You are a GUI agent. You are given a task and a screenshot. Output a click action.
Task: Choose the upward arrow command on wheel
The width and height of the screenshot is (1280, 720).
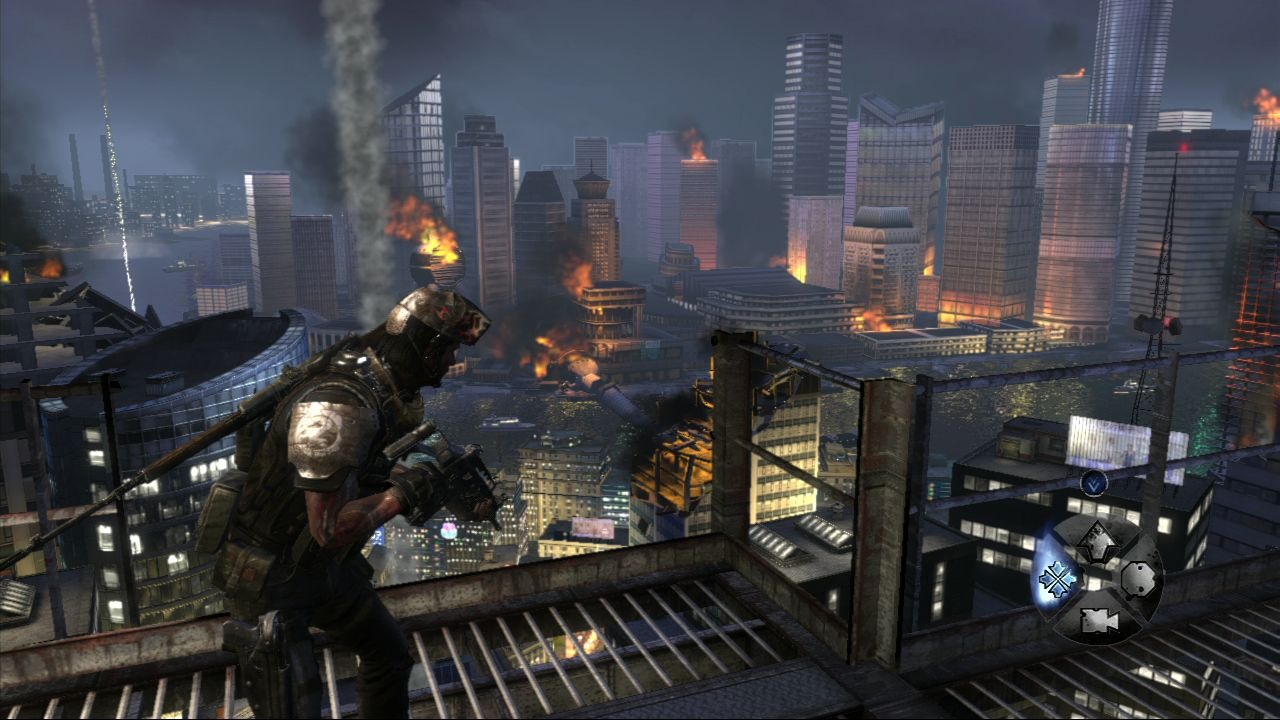[1097, 541]
